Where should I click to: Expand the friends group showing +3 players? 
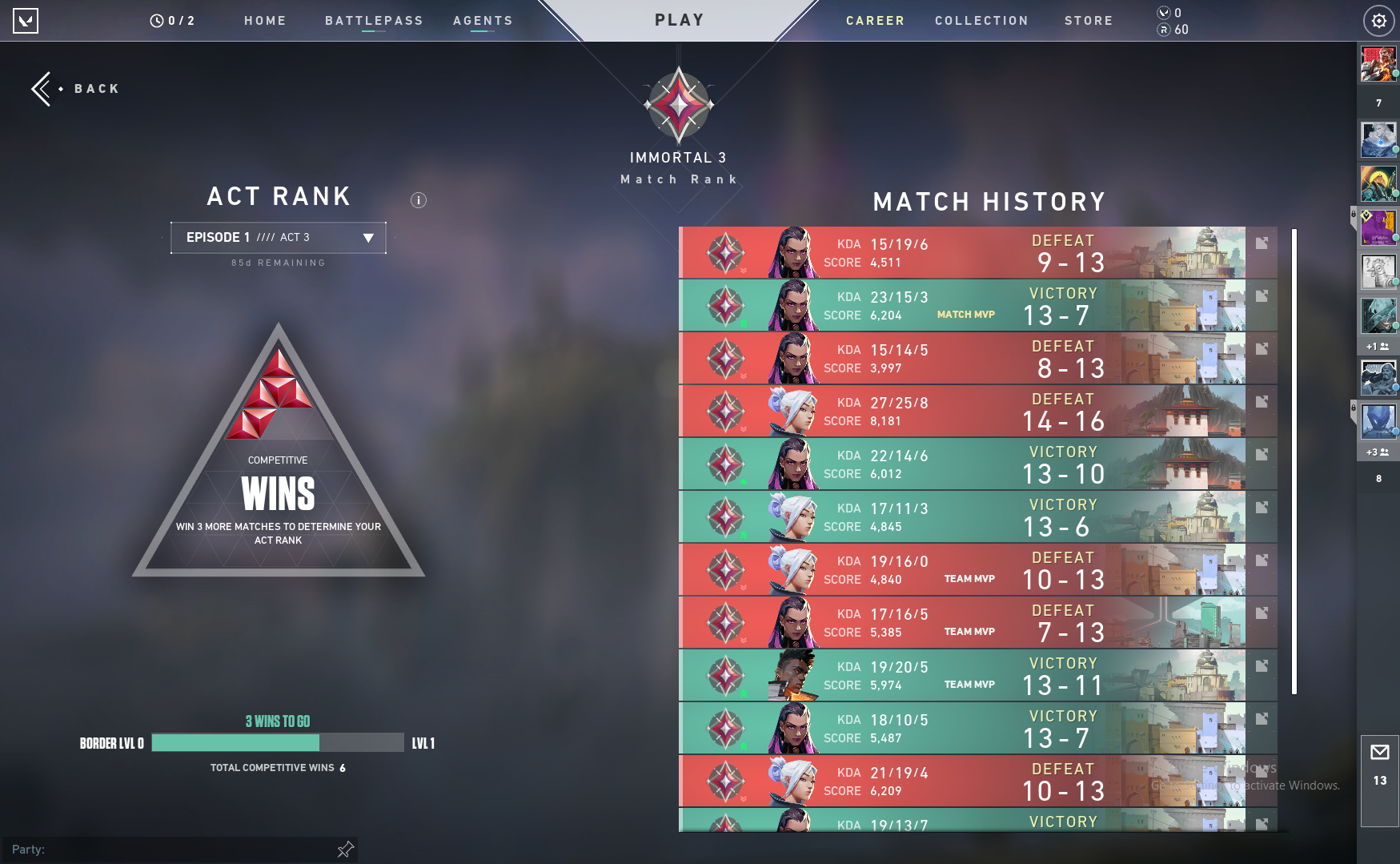click(x=1376, y=452)
